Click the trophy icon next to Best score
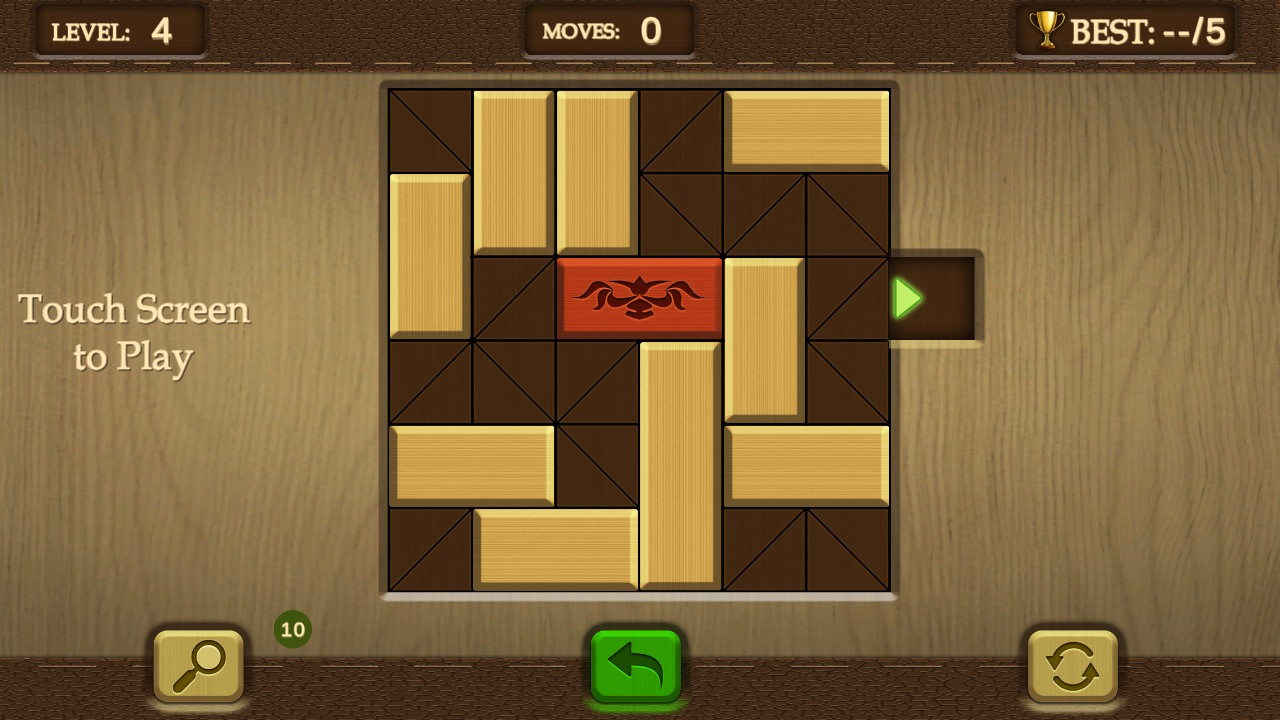1280x720 pixels. click(x=1046, y=30)
